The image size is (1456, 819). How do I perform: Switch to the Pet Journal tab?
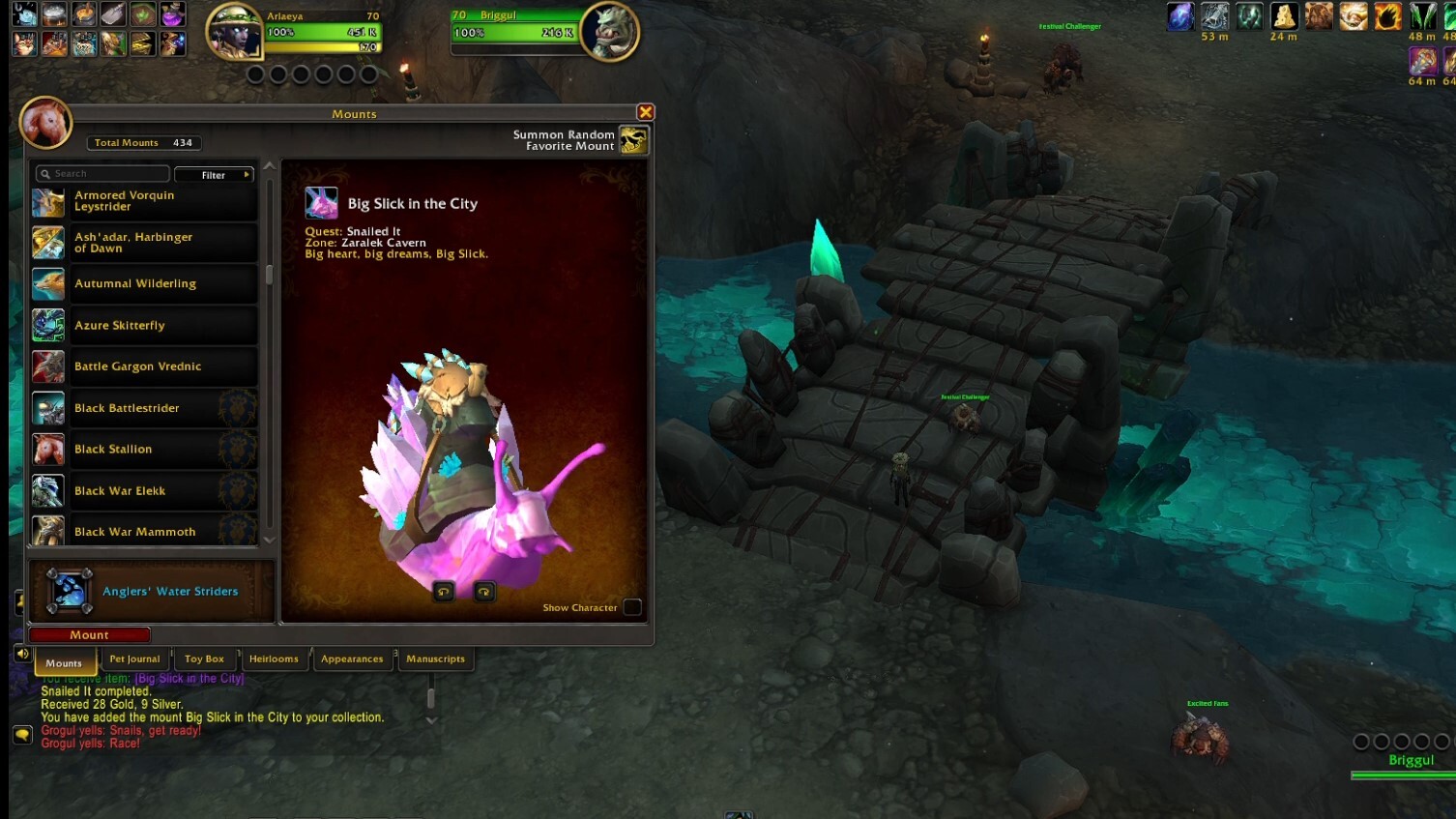click(134, 659)
